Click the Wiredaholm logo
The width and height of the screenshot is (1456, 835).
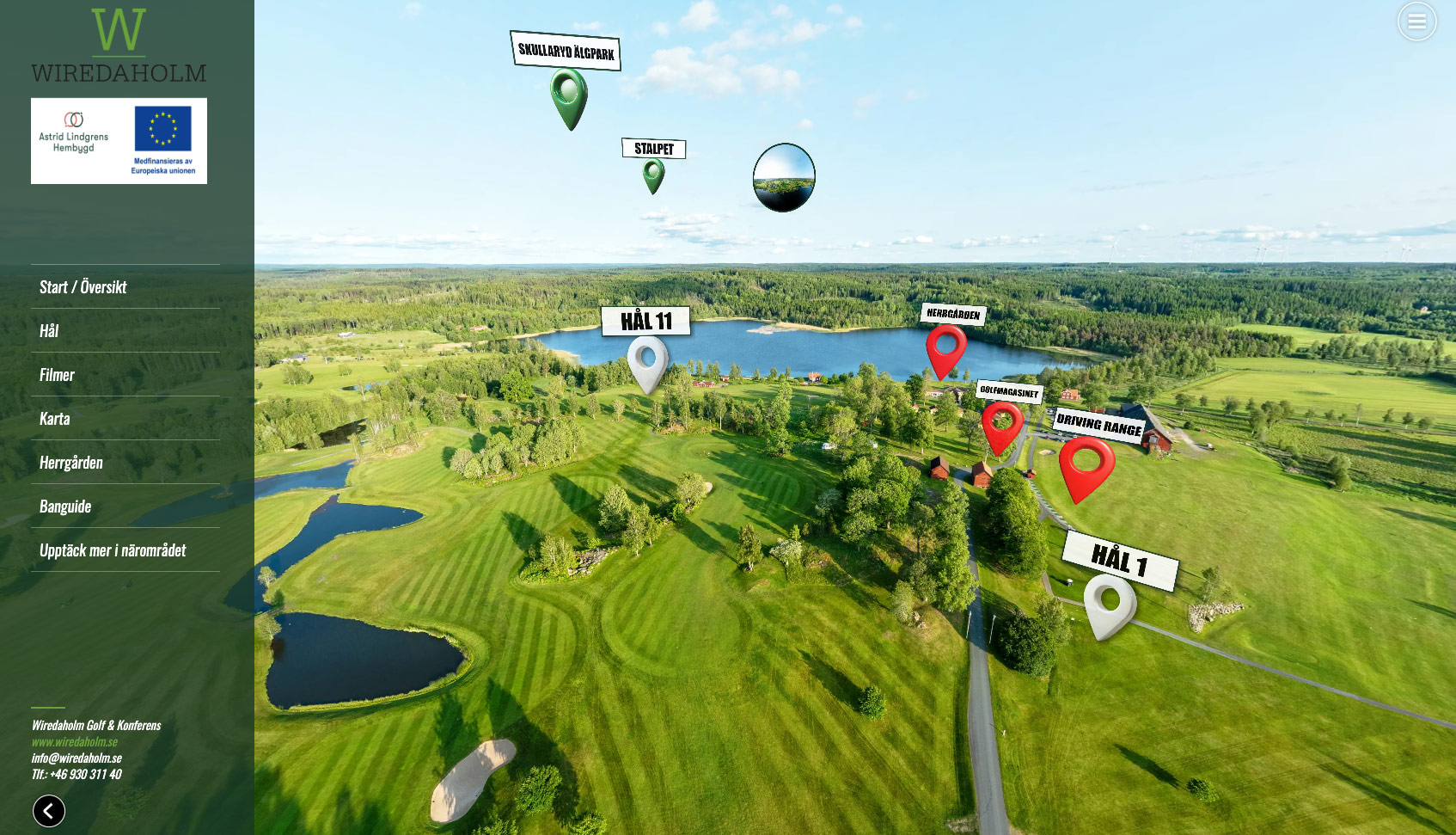(119, 46)
